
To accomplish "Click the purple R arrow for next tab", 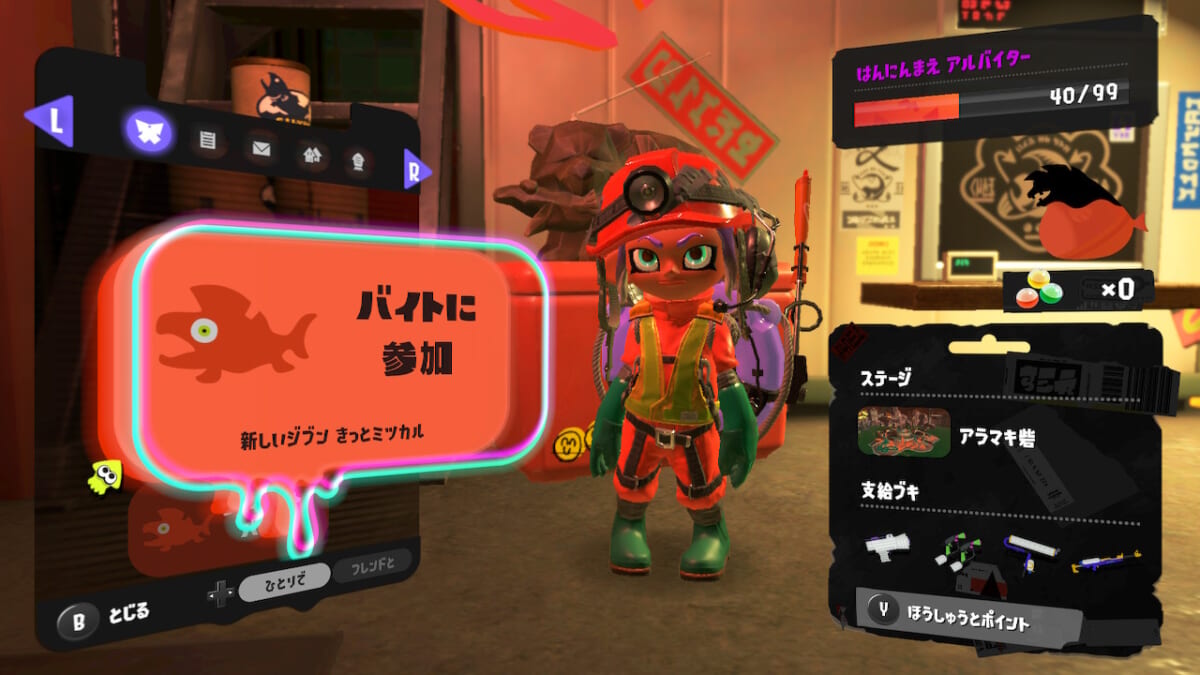I will coord(415,171).
